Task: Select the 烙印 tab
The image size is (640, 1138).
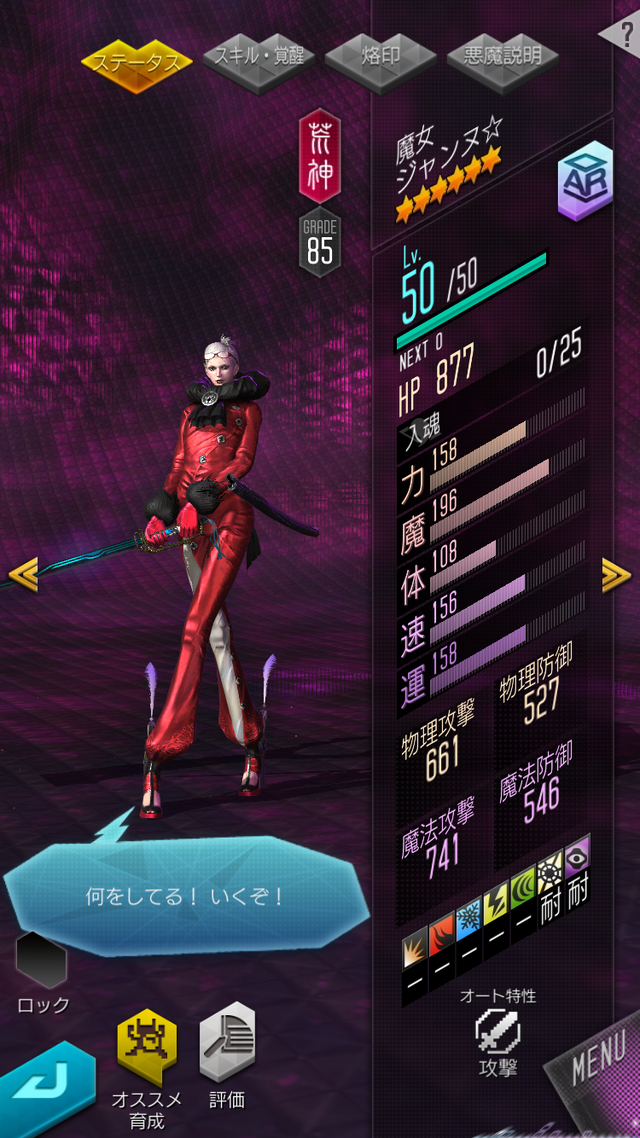Action: 380,55
